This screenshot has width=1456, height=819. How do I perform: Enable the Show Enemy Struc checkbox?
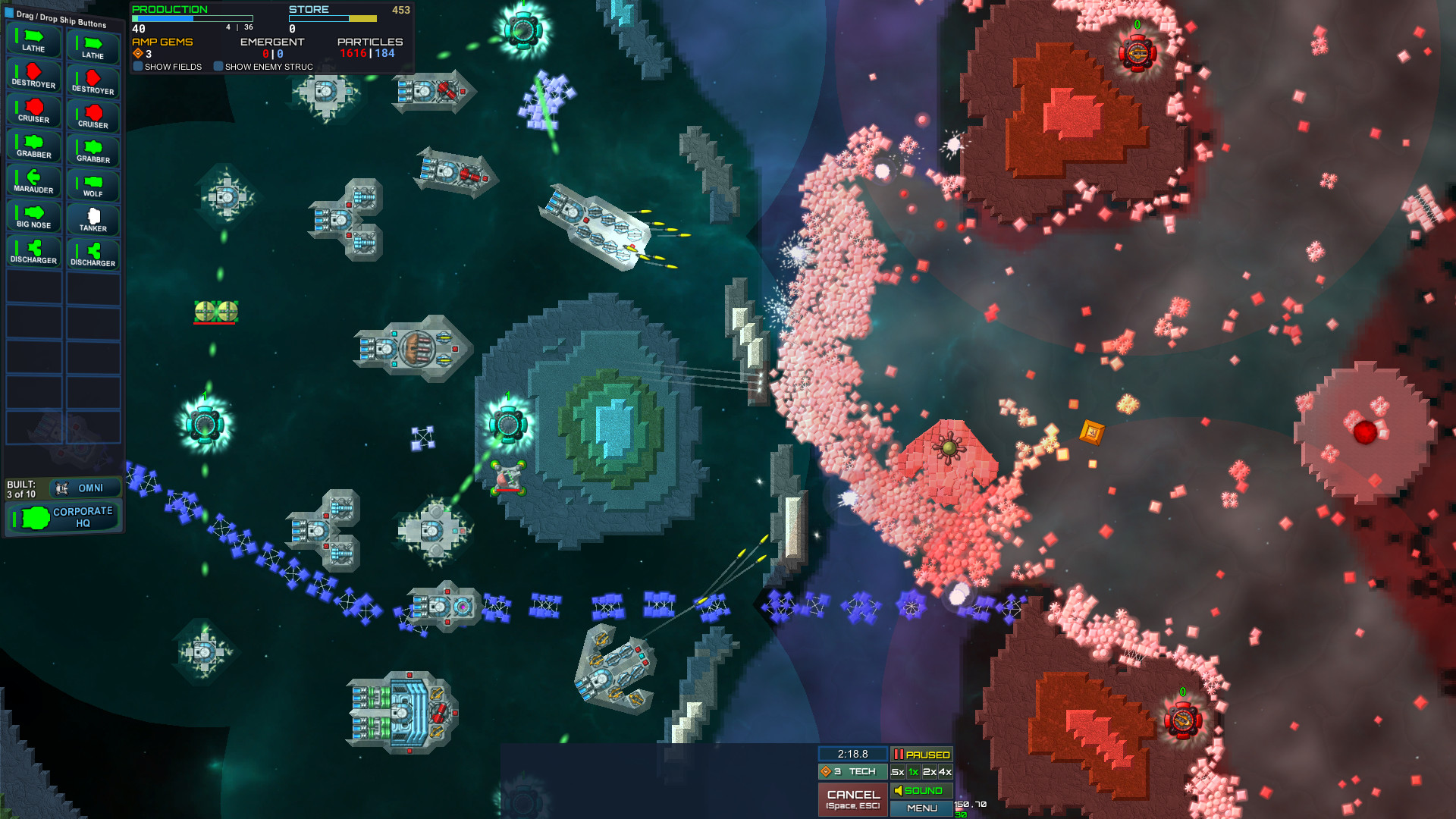click(219, 67)
